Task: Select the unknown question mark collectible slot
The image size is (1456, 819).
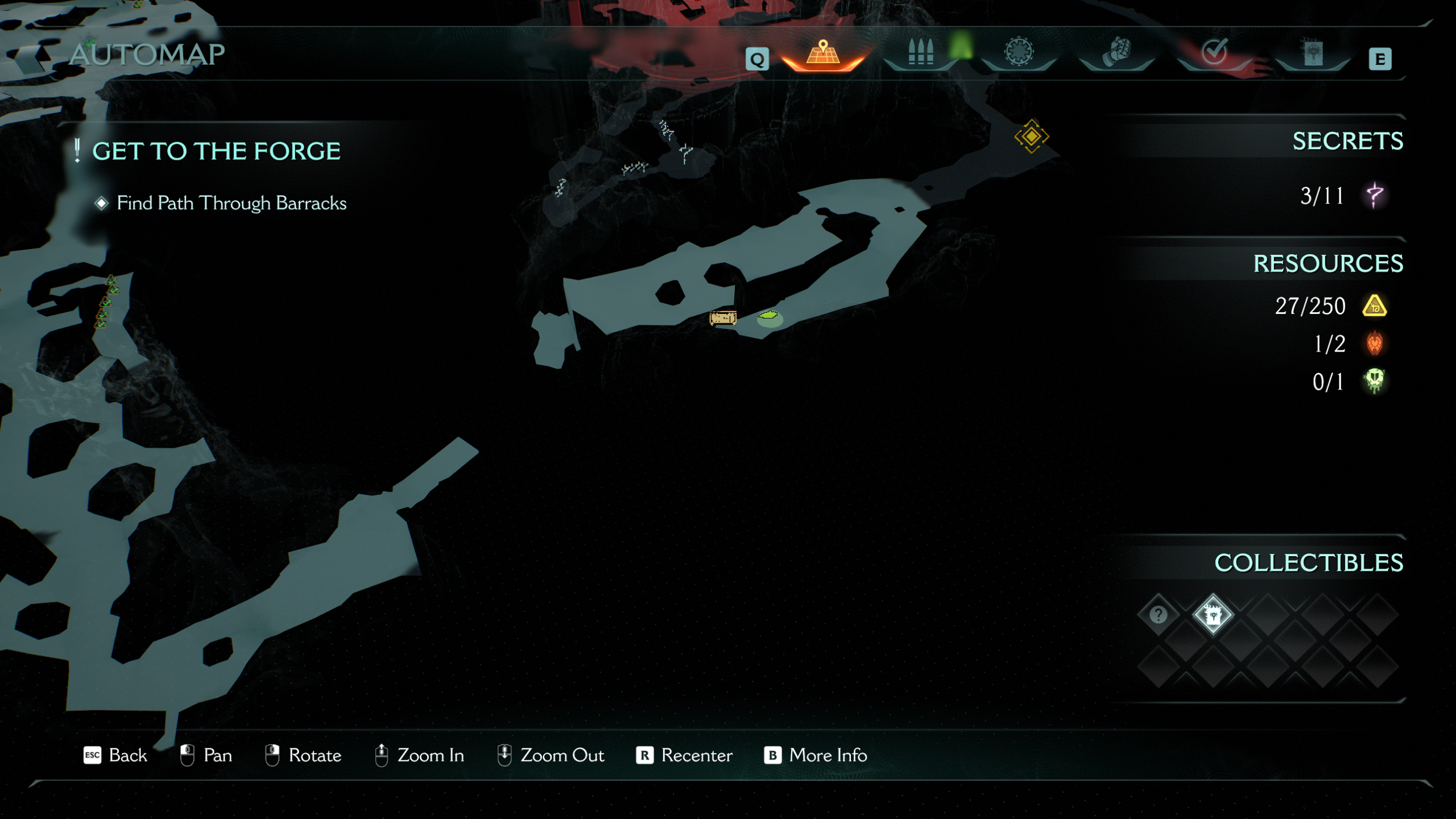Action: pyautogui.click(x=1159, y=615)
